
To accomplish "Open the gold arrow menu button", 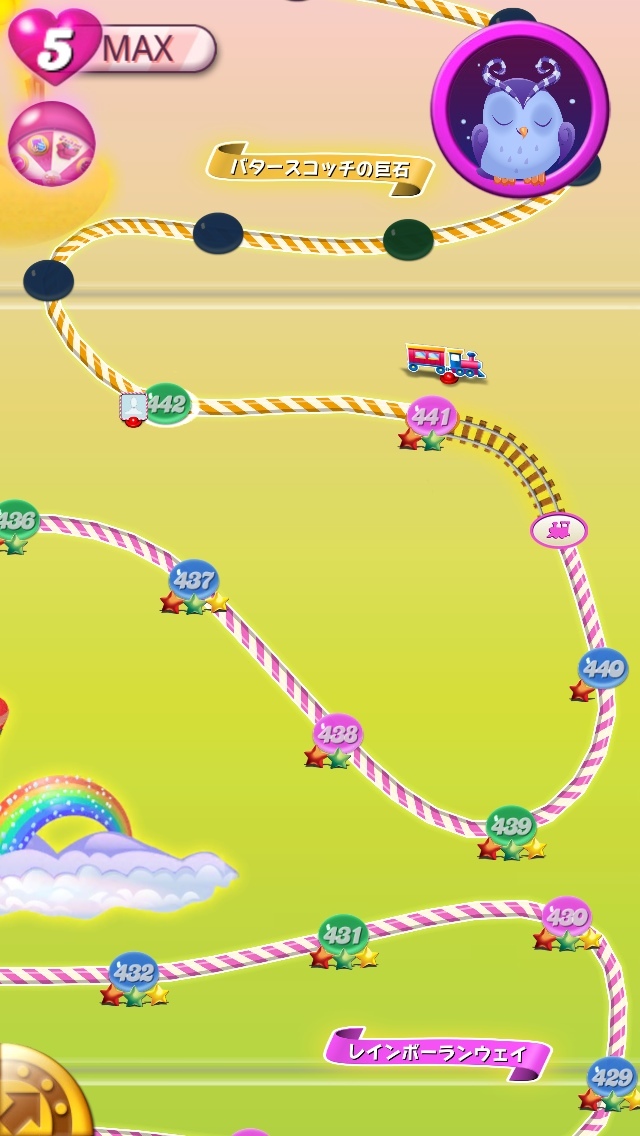I will click(x=38, y=1098).
